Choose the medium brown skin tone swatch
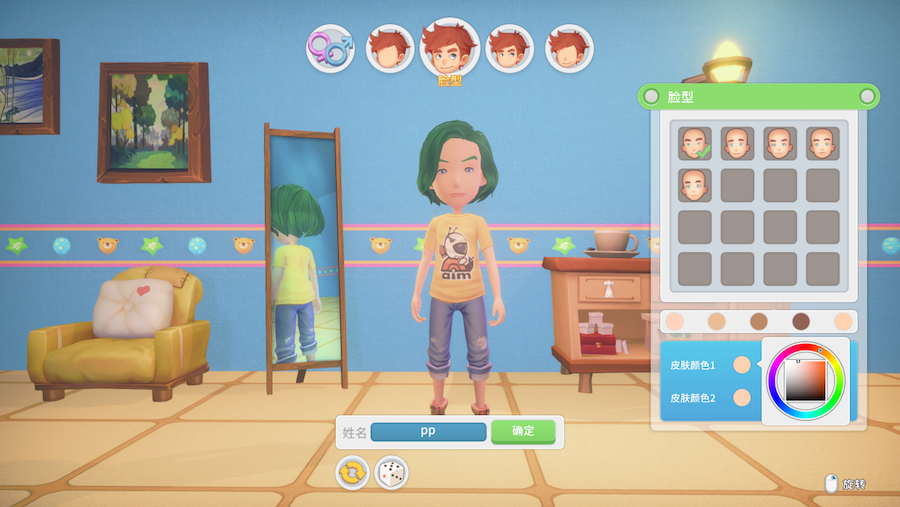The image size is (900, 507). click(x=759, y=321)
